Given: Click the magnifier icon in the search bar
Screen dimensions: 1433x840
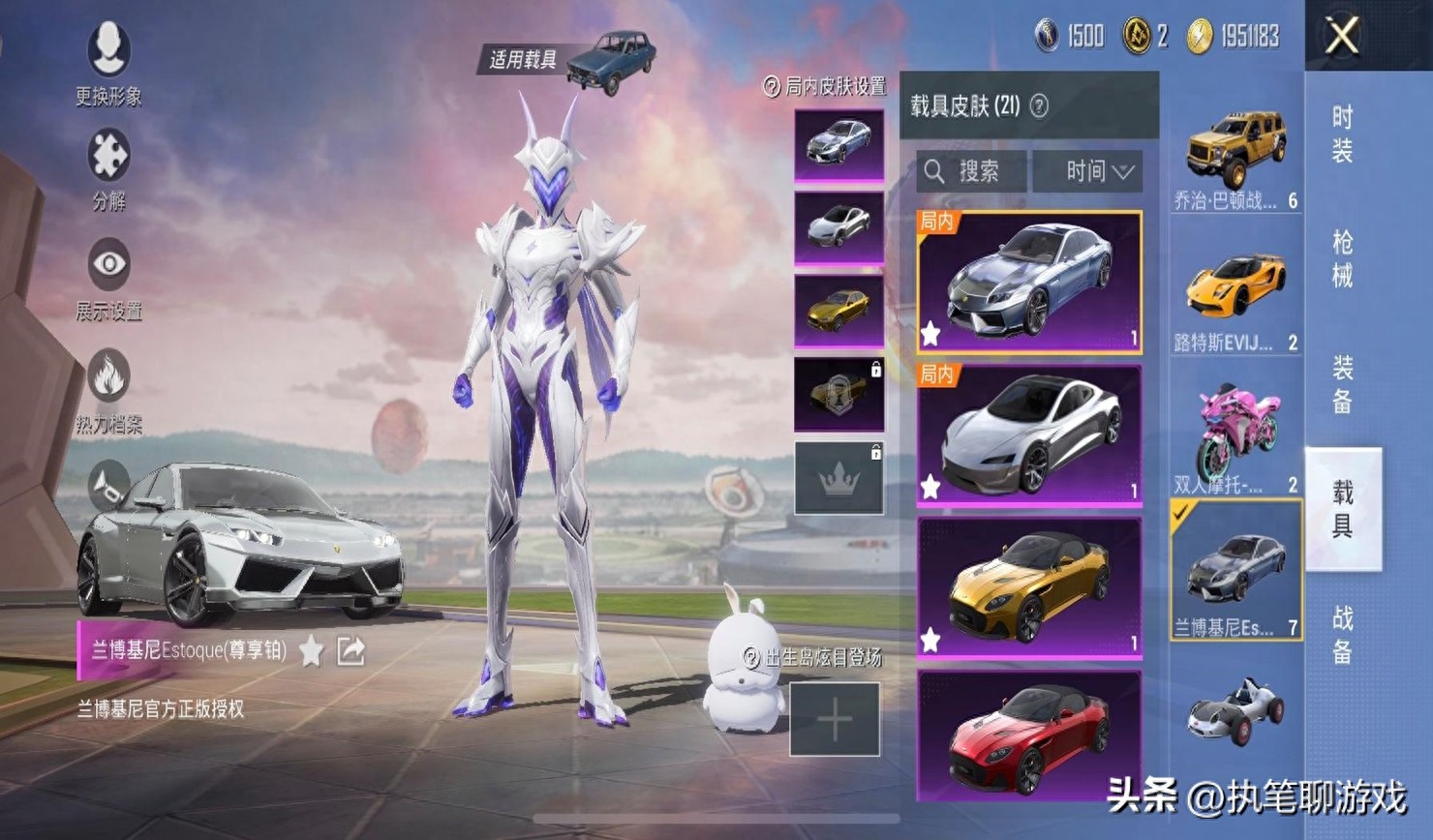Looking at the screenshot, I should 935,171.
